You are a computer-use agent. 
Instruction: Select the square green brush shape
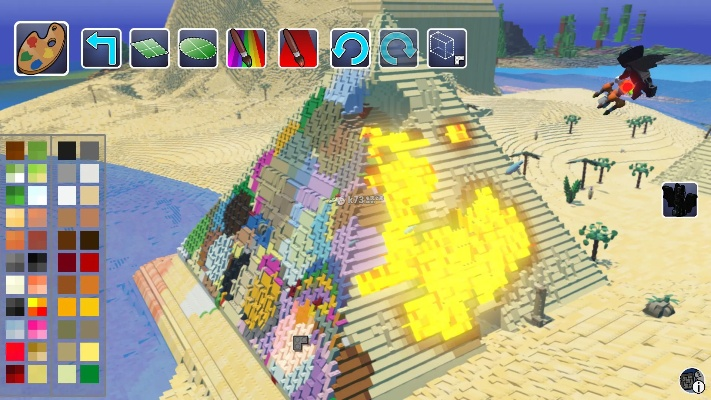149,48
